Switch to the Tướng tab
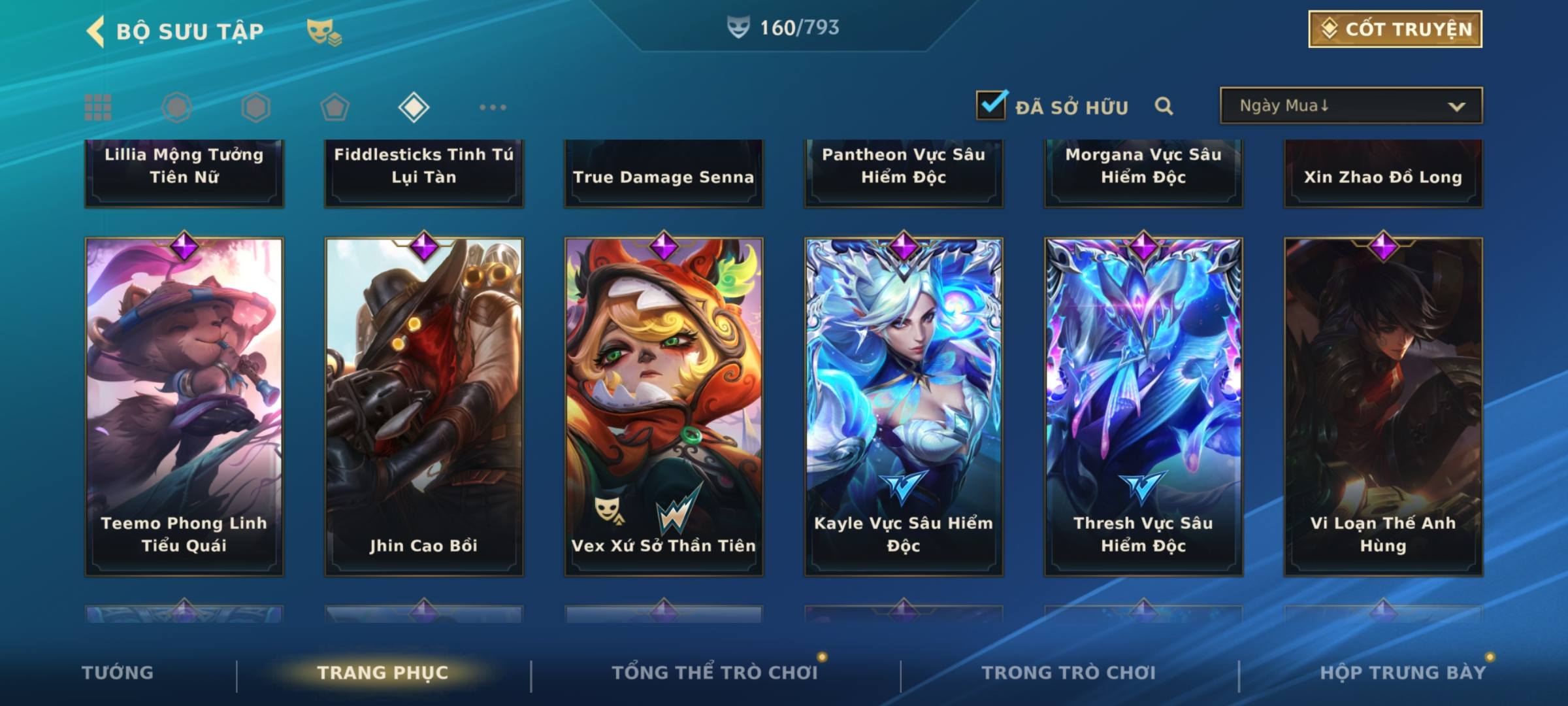Image resolution: width=1568 pixels, height=706 pixels. 118,673
